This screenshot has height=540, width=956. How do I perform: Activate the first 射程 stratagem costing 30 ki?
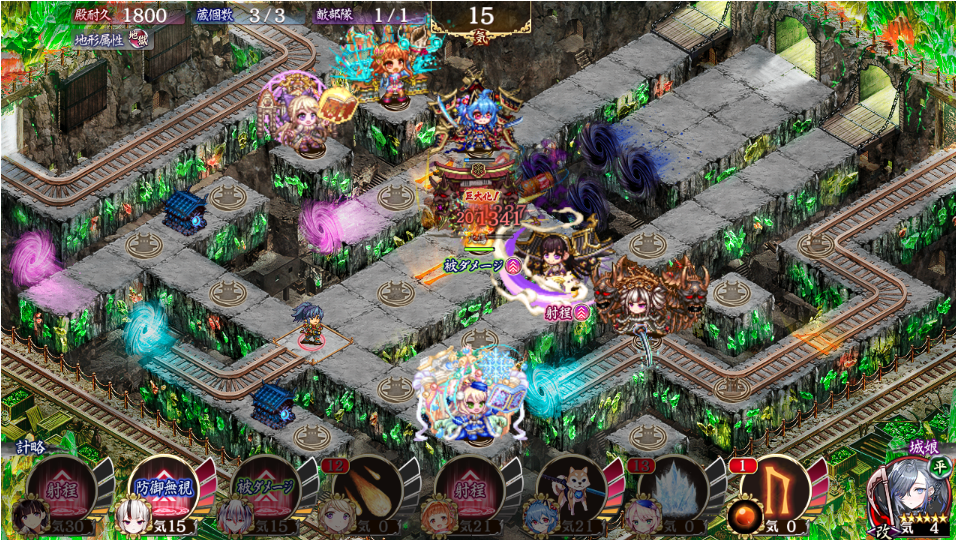(x=62, y=489)
